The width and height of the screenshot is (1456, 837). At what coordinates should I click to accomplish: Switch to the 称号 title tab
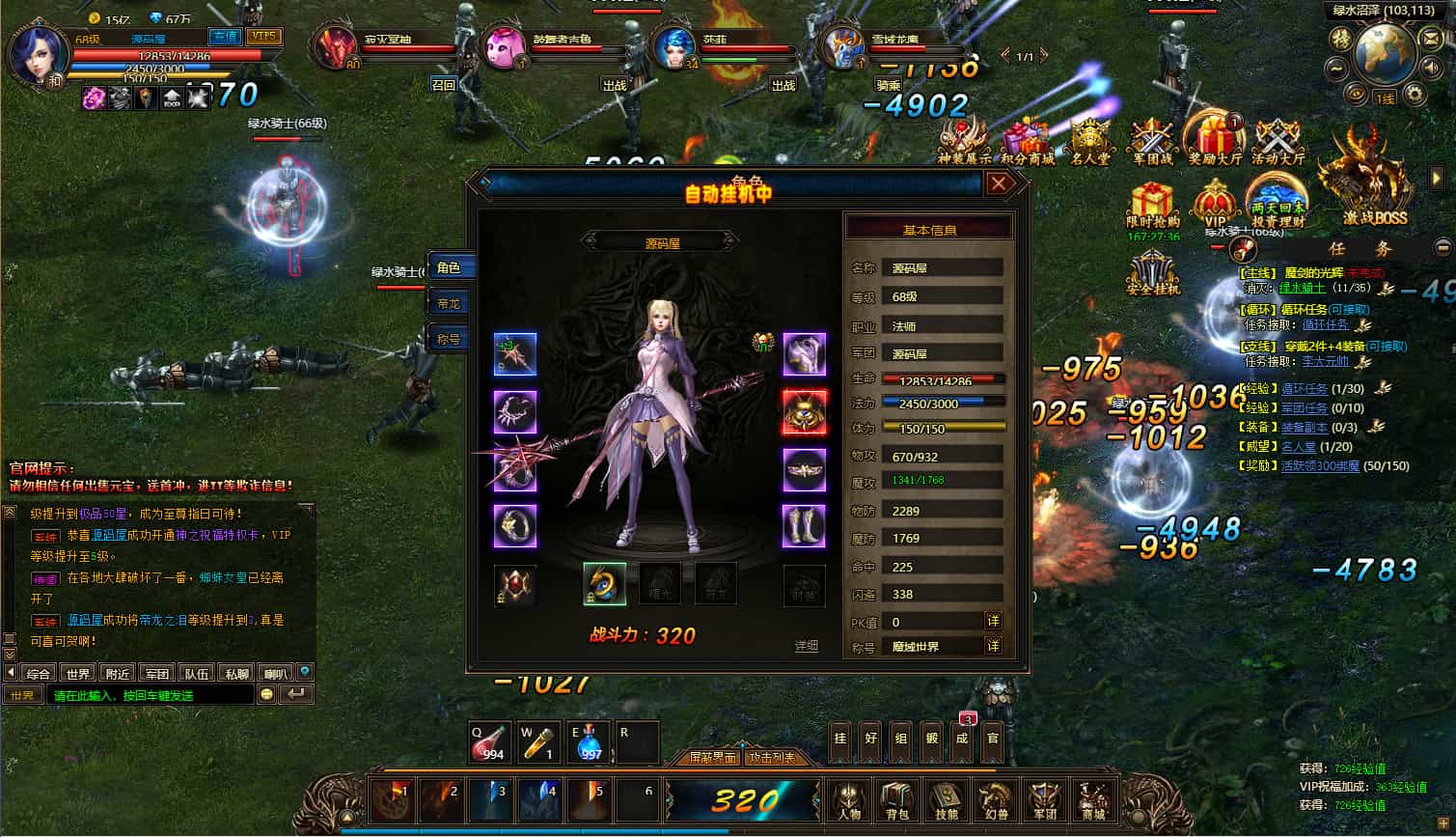(450, 339)
